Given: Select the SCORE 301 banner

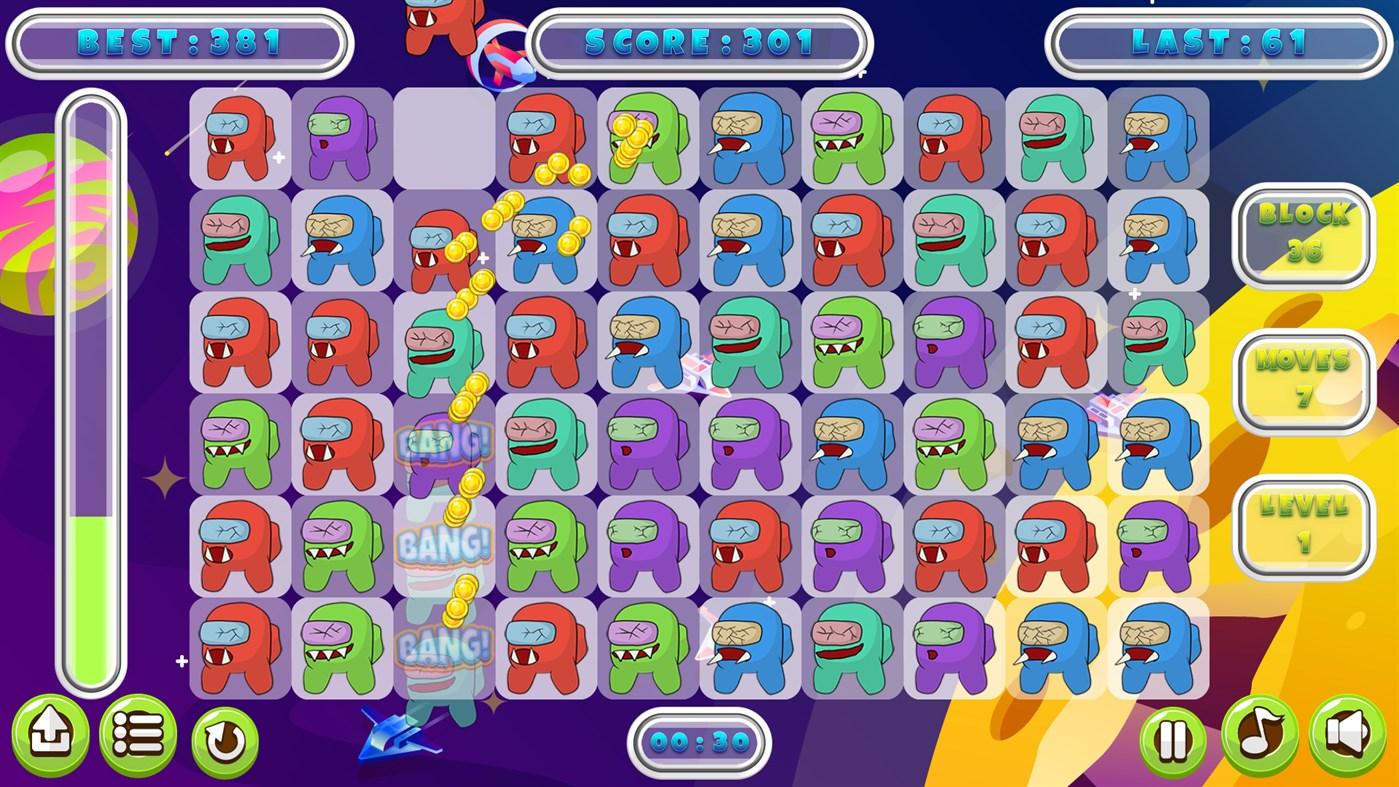Looking at the screenshot, I should (x=699, y=43).
